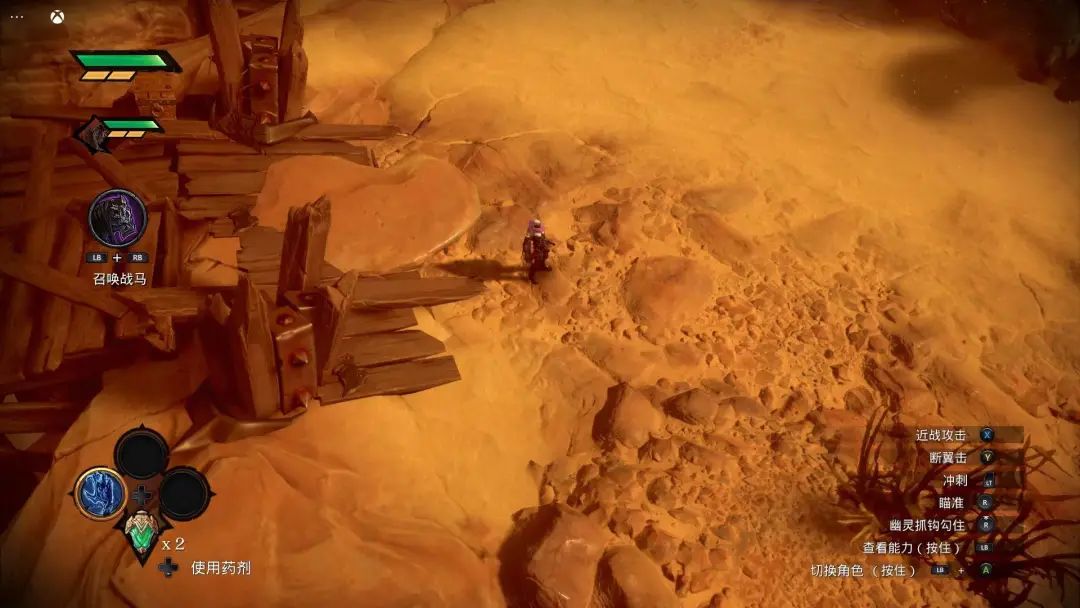Click the summon warhorse portrait icon
The height and width of the screenshot is (608, 1080).
pyautogui.click(x=117, y=218)
